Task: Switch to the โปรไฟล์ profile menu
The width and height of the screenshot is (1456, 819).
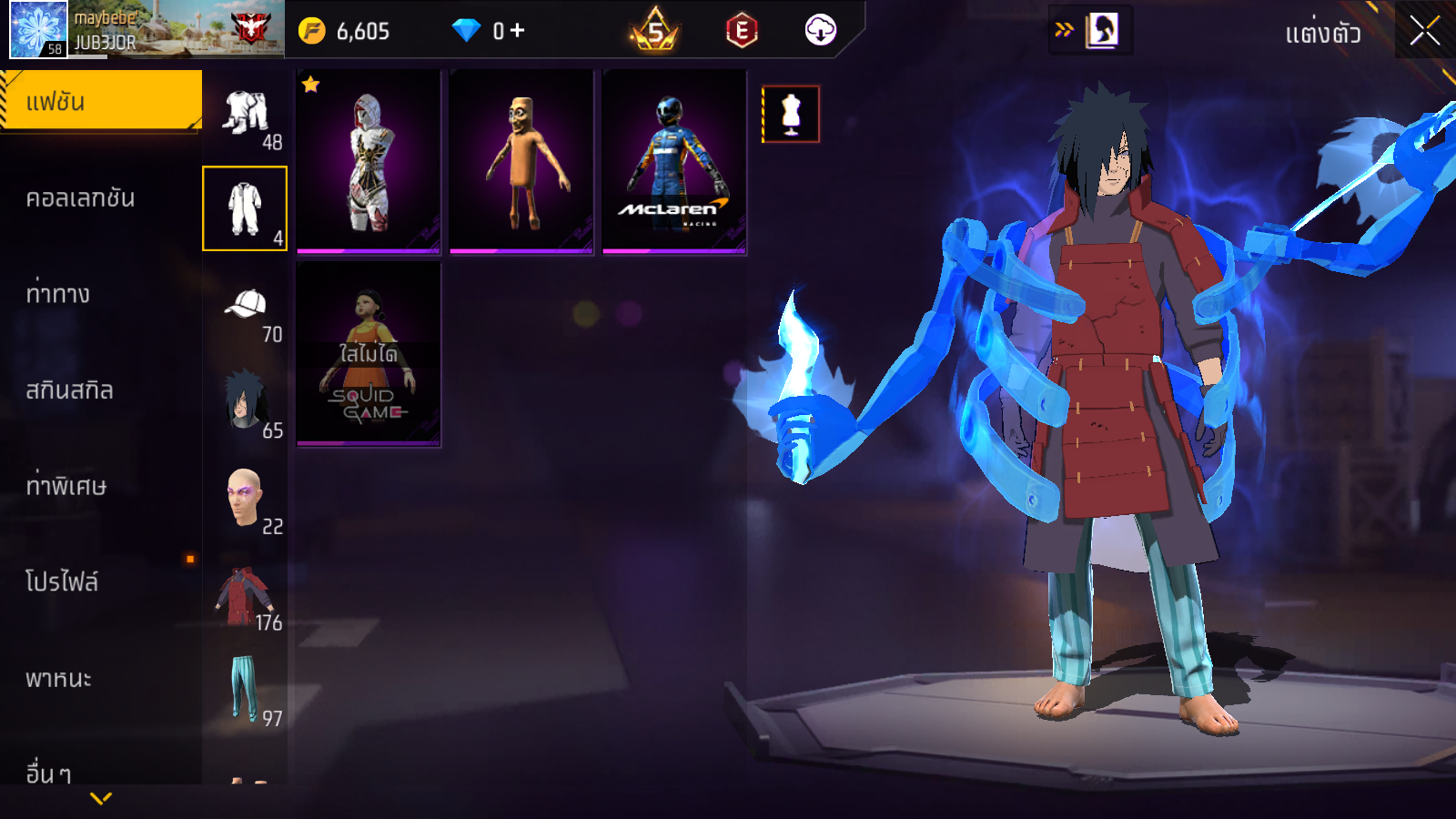Action: 62,581
